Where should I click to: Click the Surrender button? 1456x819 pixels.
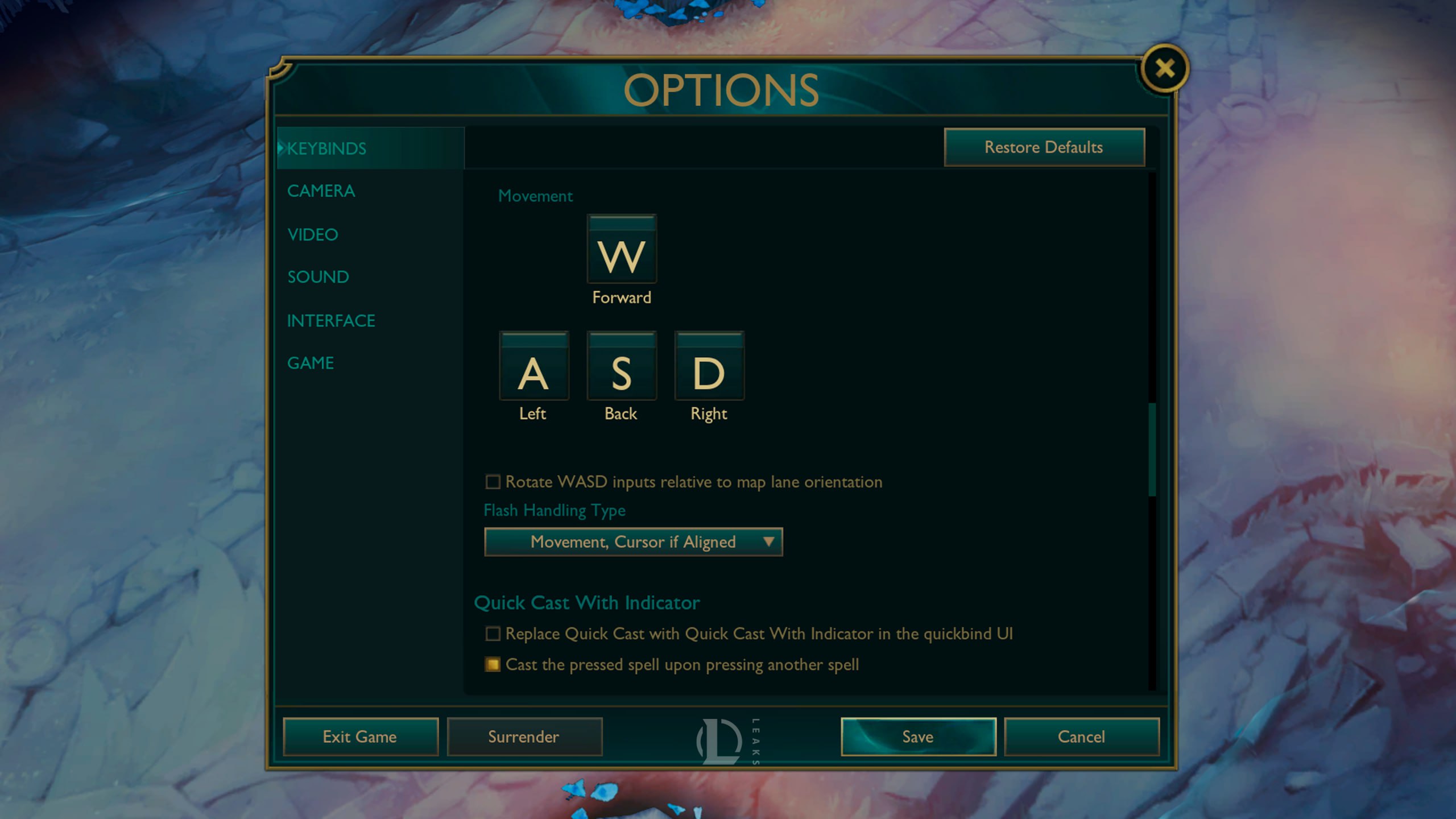524,737
